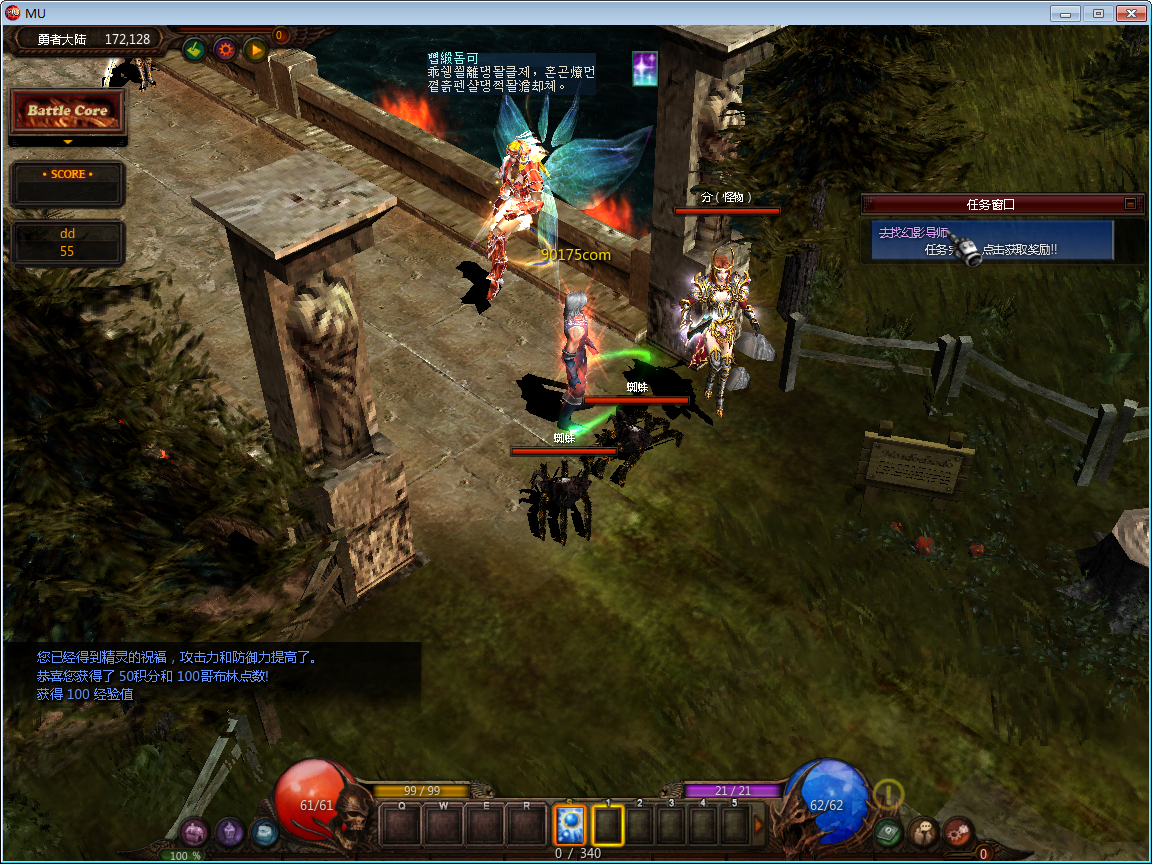Click the green broom icon button
1152x864 pixels.
click(194, 48)
